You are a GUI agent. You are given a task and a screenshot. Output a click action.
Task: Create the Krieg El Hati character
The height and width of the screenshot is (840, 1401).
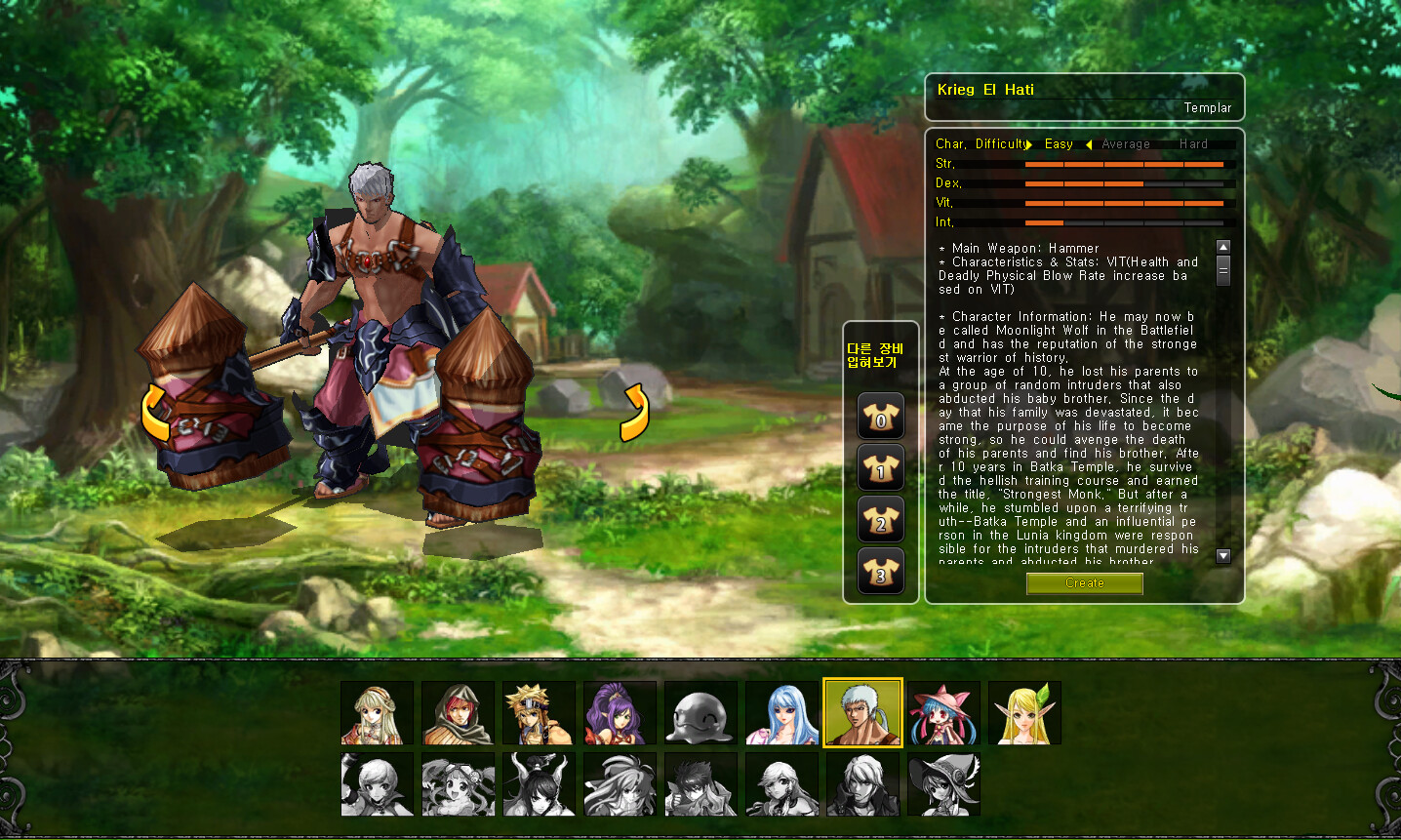pyautogui.click(x=1084, y=583)
